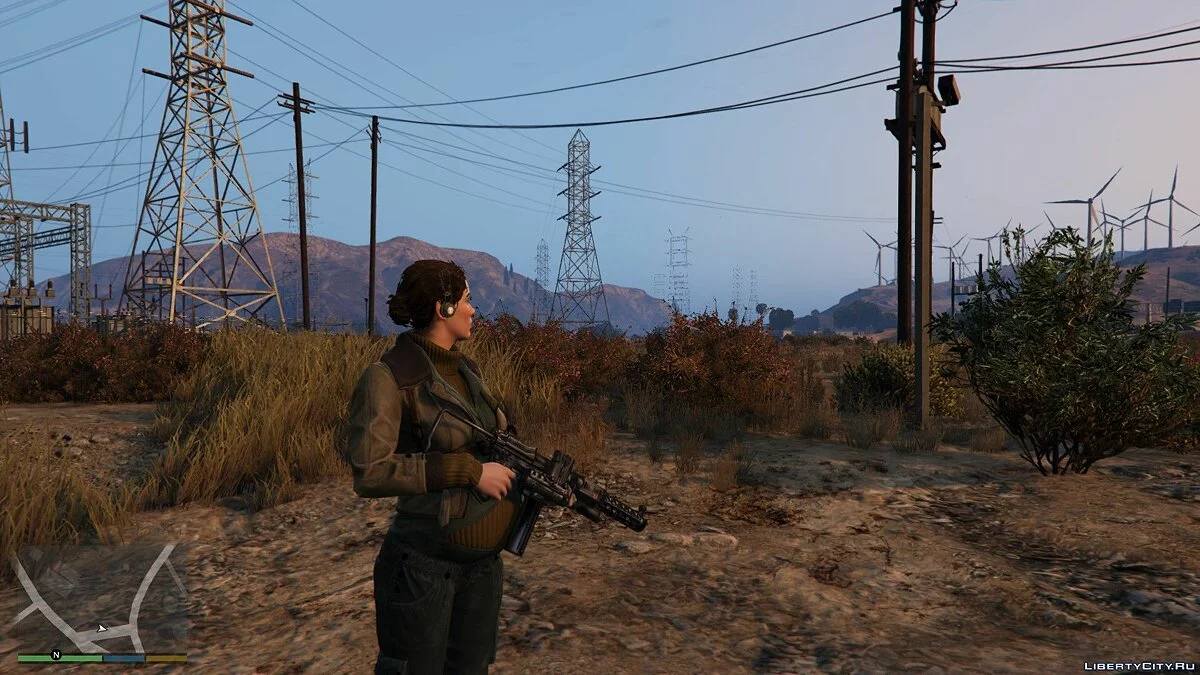Click the minimap in the corner

pos(102,600)
